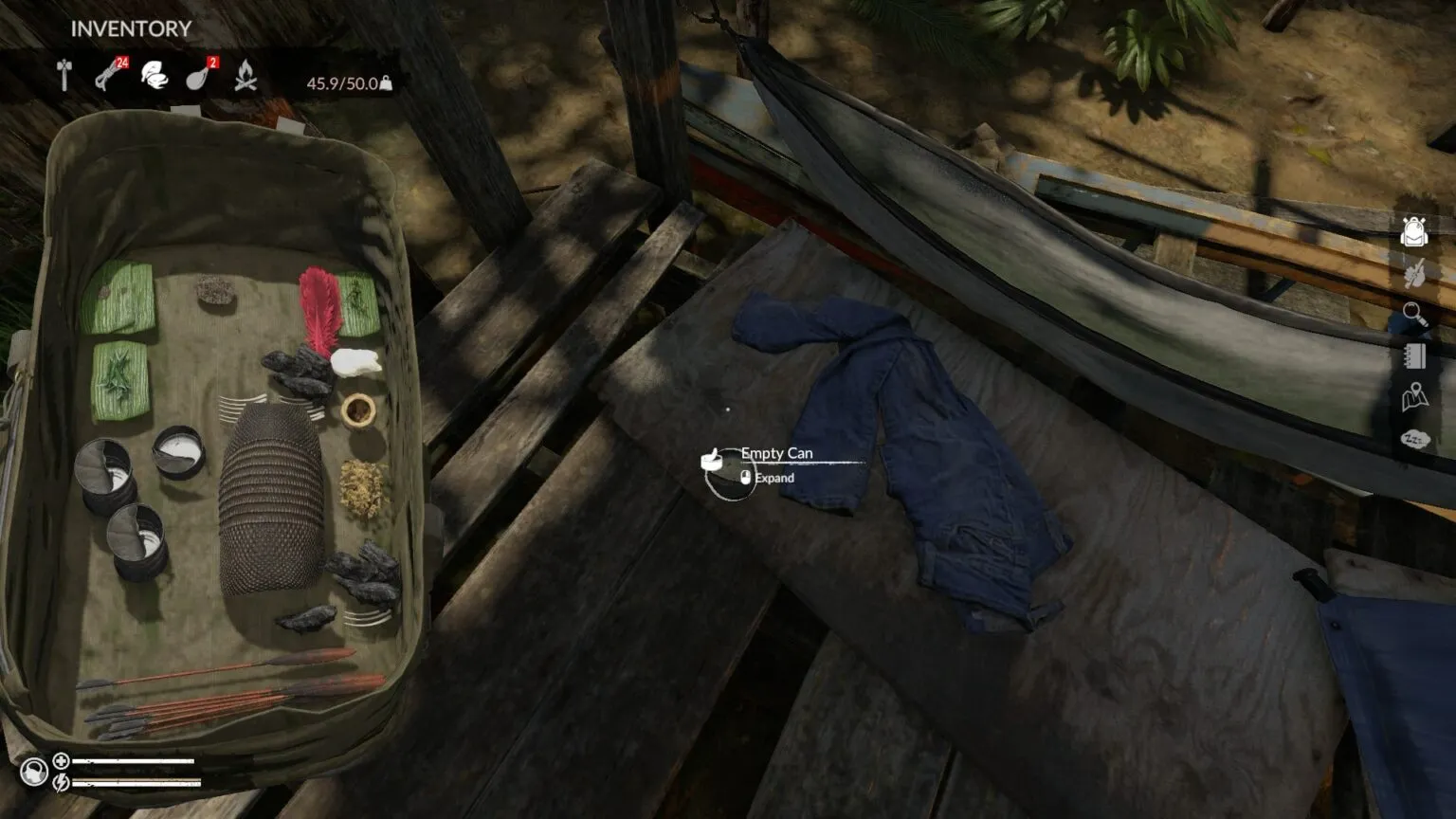The image size is (1456, 819).
Task: Open crafting with the hand-and-stick icon
Action: point(1414,274)
